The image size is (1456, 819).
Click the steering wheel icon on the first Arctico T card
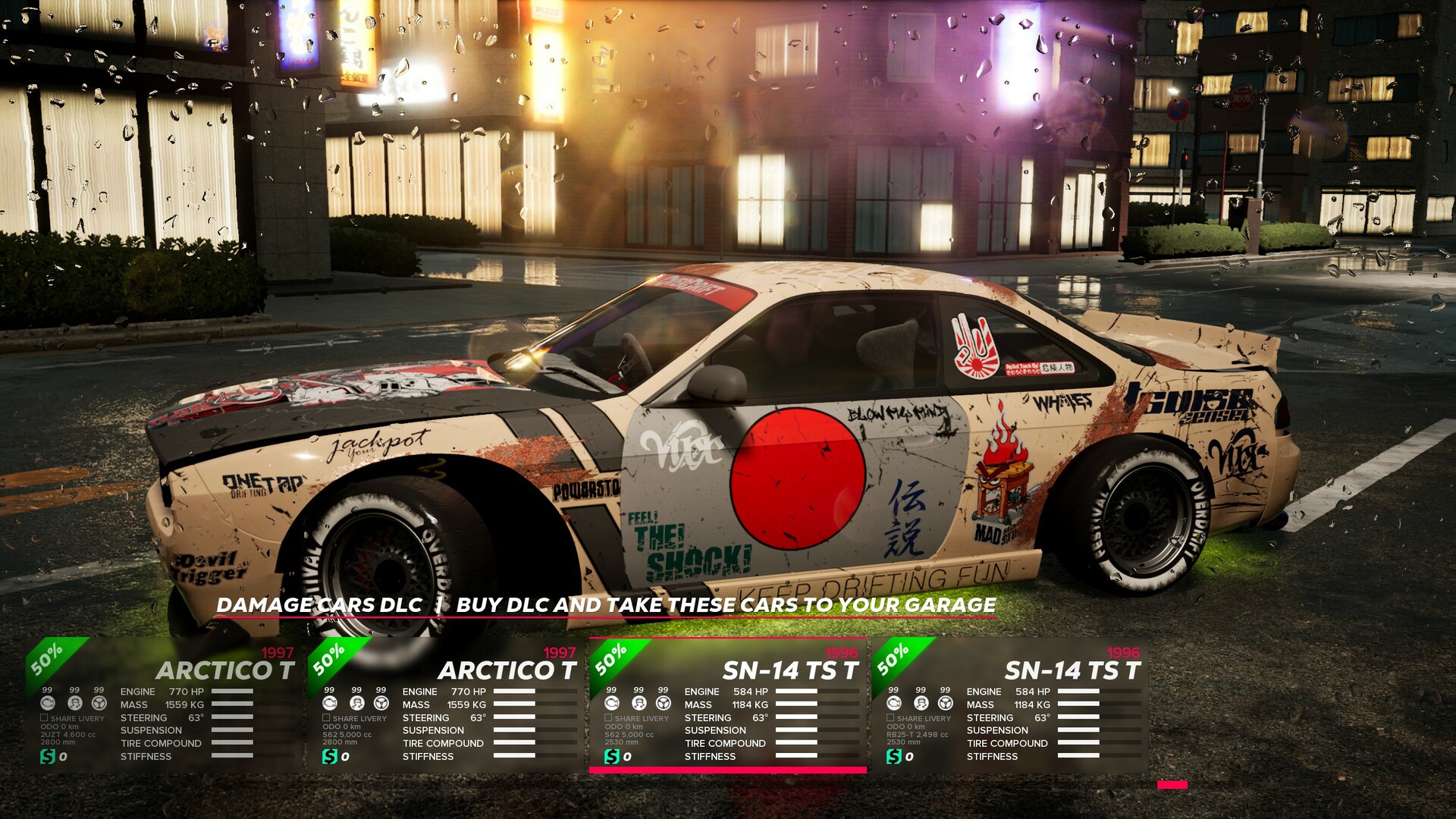tap(100, 703)
